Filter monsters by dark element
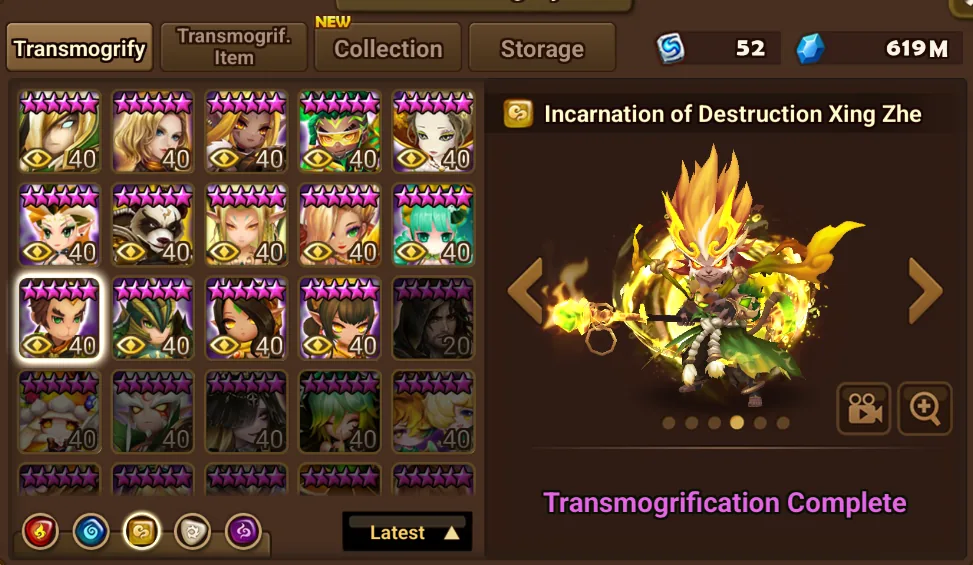 pyautogui.click(x=243, y=531)
